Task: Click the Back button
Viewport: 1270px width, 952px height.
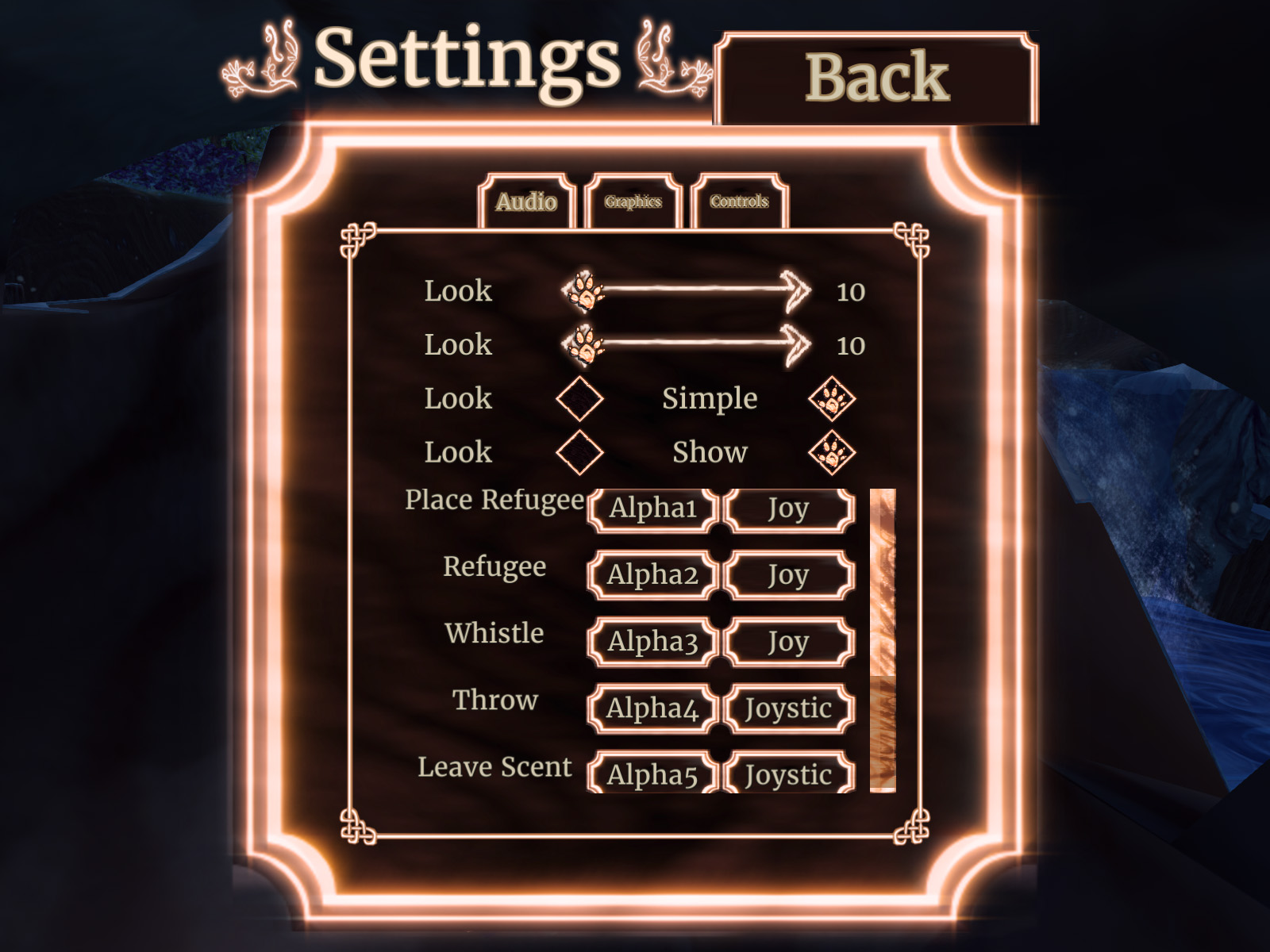Action: point(877,77)
